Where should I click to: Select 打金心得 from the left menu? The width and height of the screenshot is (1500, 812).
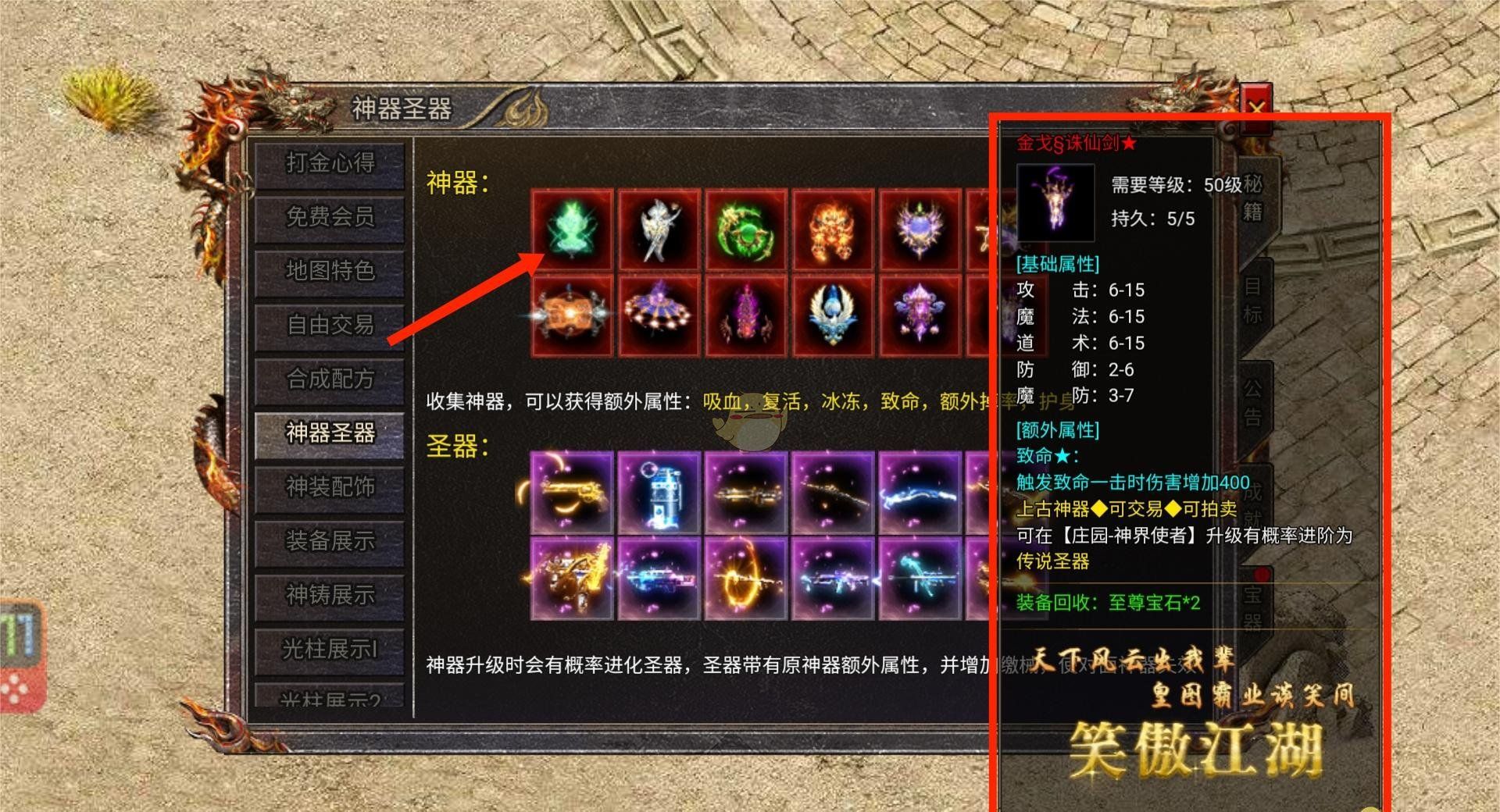(x=328, y=164)
